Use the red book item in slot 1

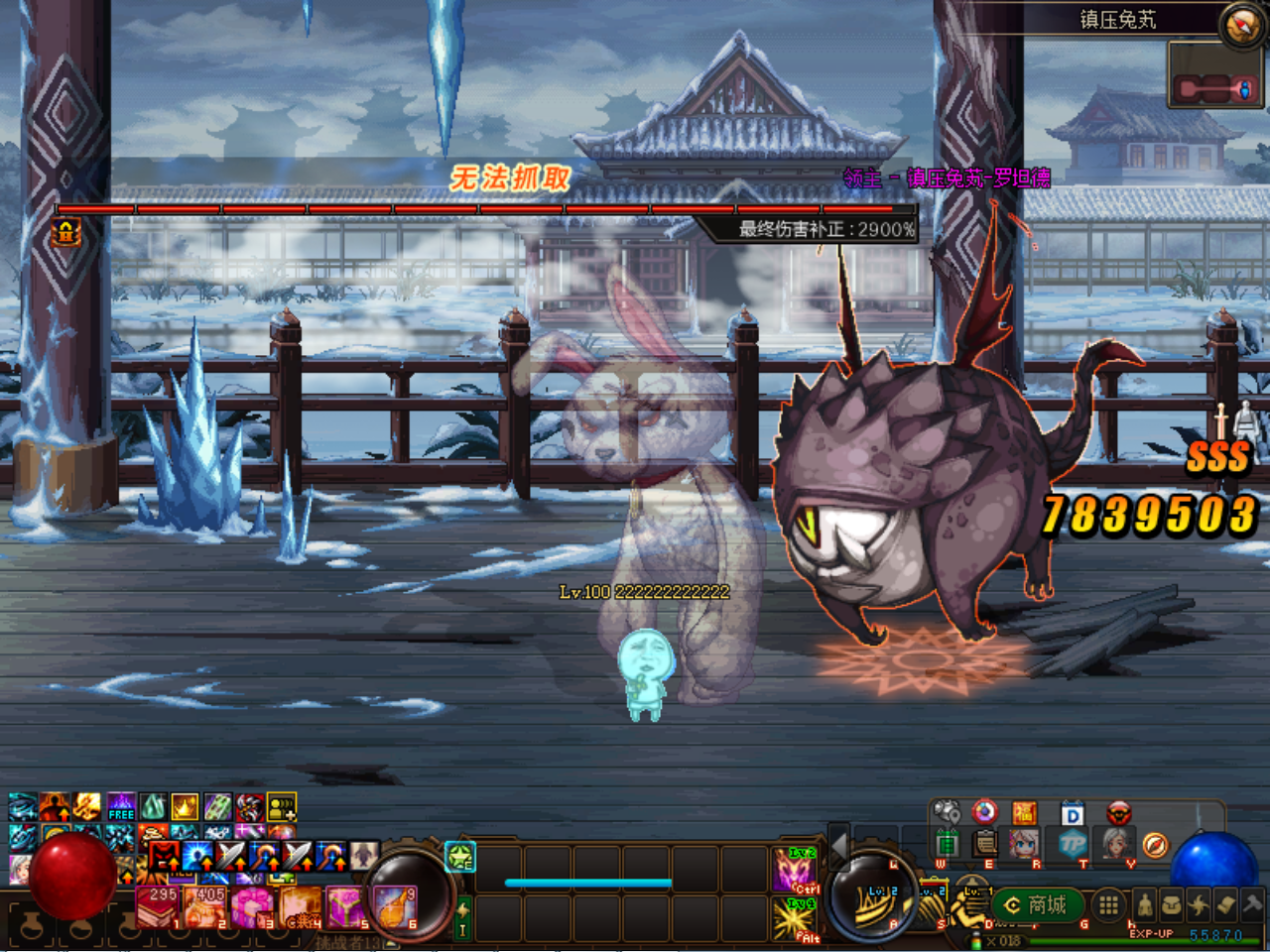point(157,907)
